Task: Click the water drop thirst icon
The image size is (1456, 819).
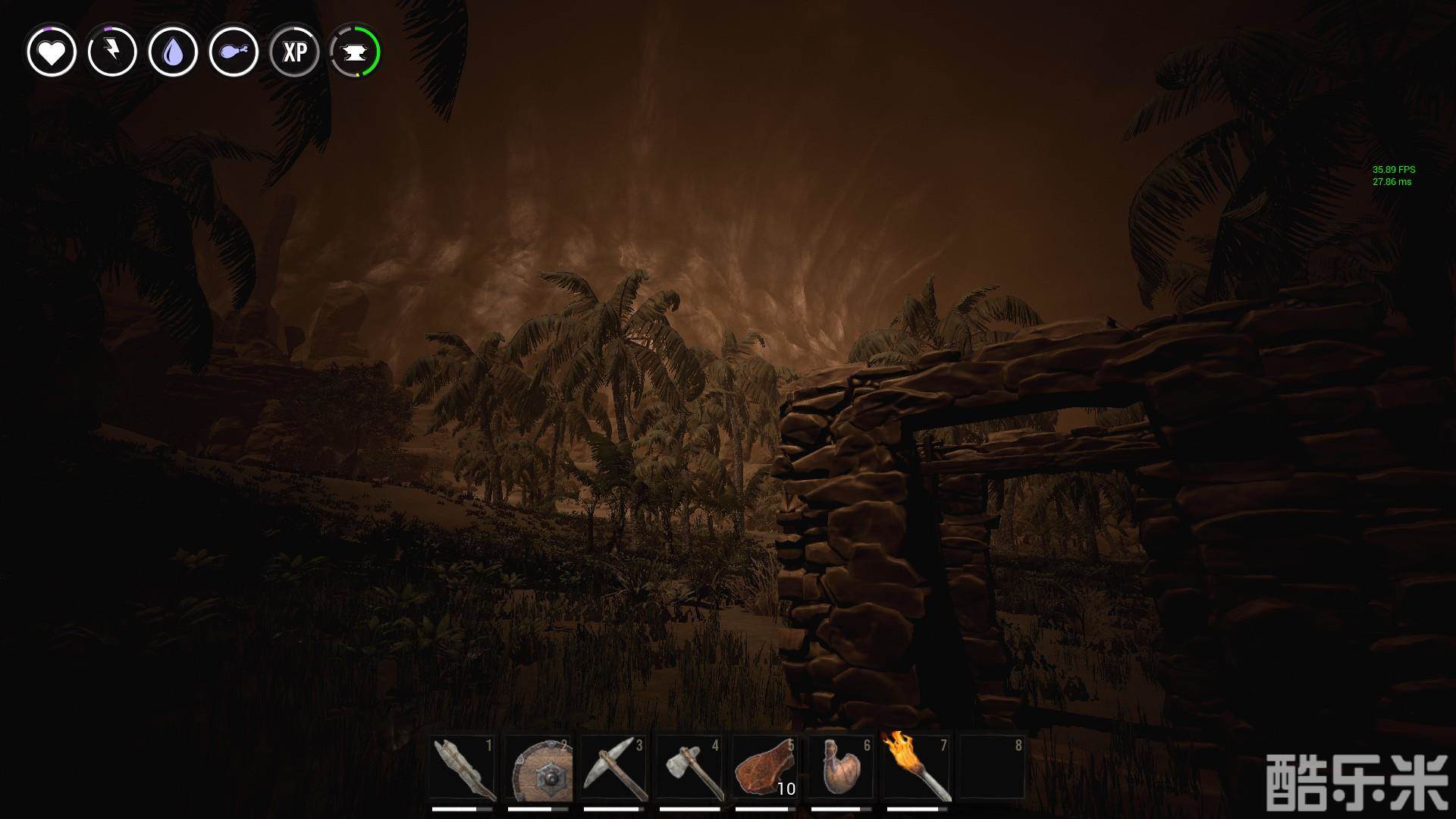Action: pos(173,52)
